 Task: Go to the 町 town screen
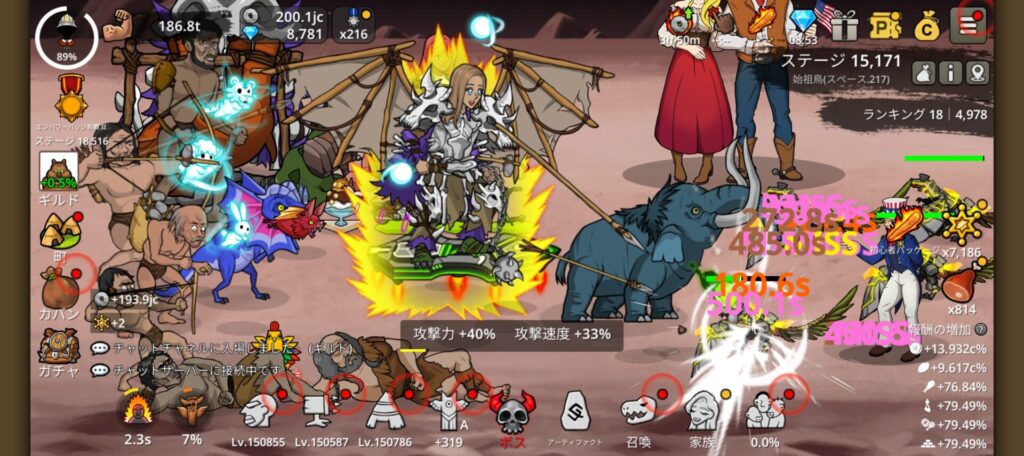[x=59, y=237]
